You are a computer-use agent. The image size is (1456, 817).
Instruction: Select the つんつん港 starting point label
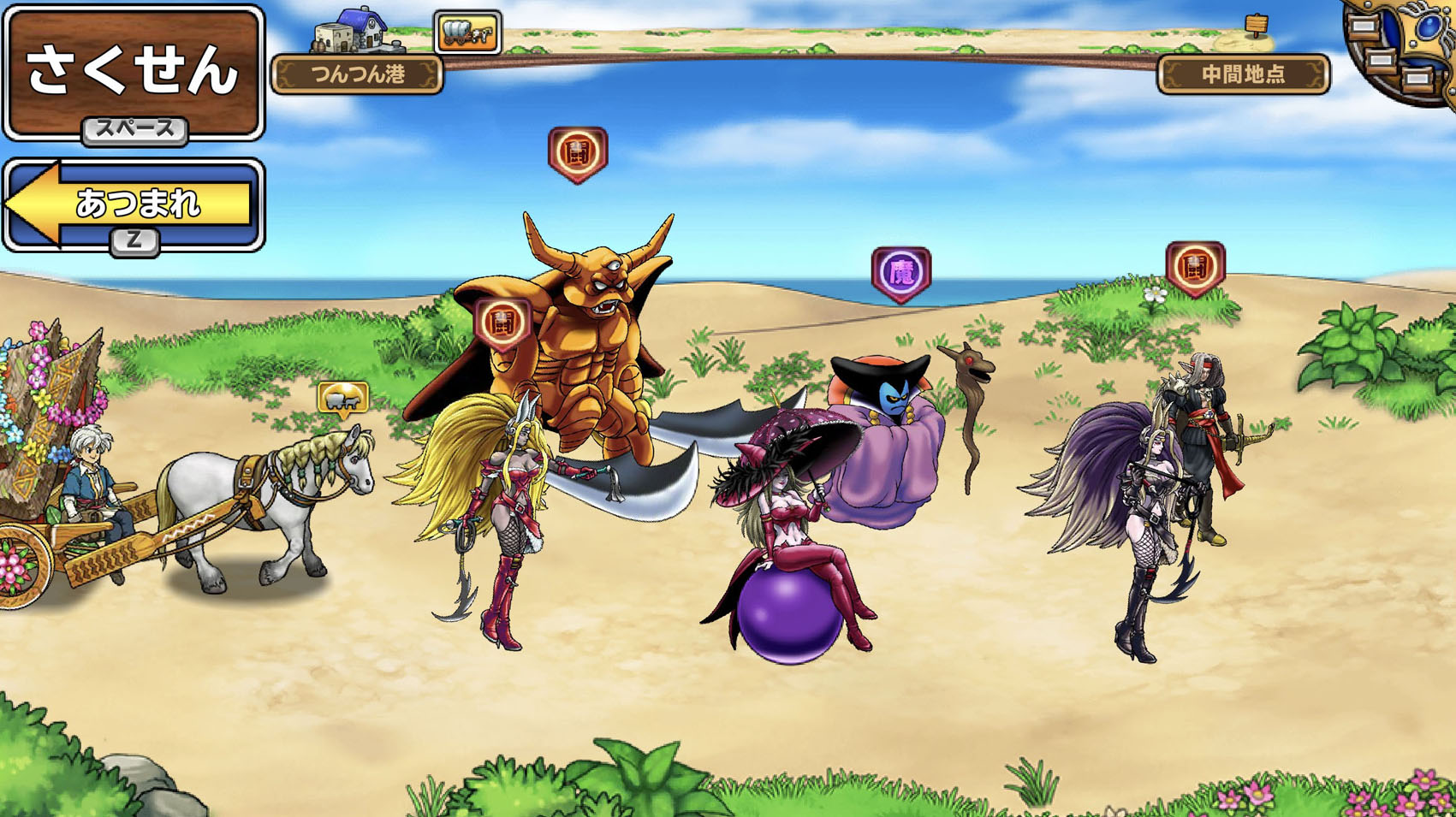(x=358, y=74)
